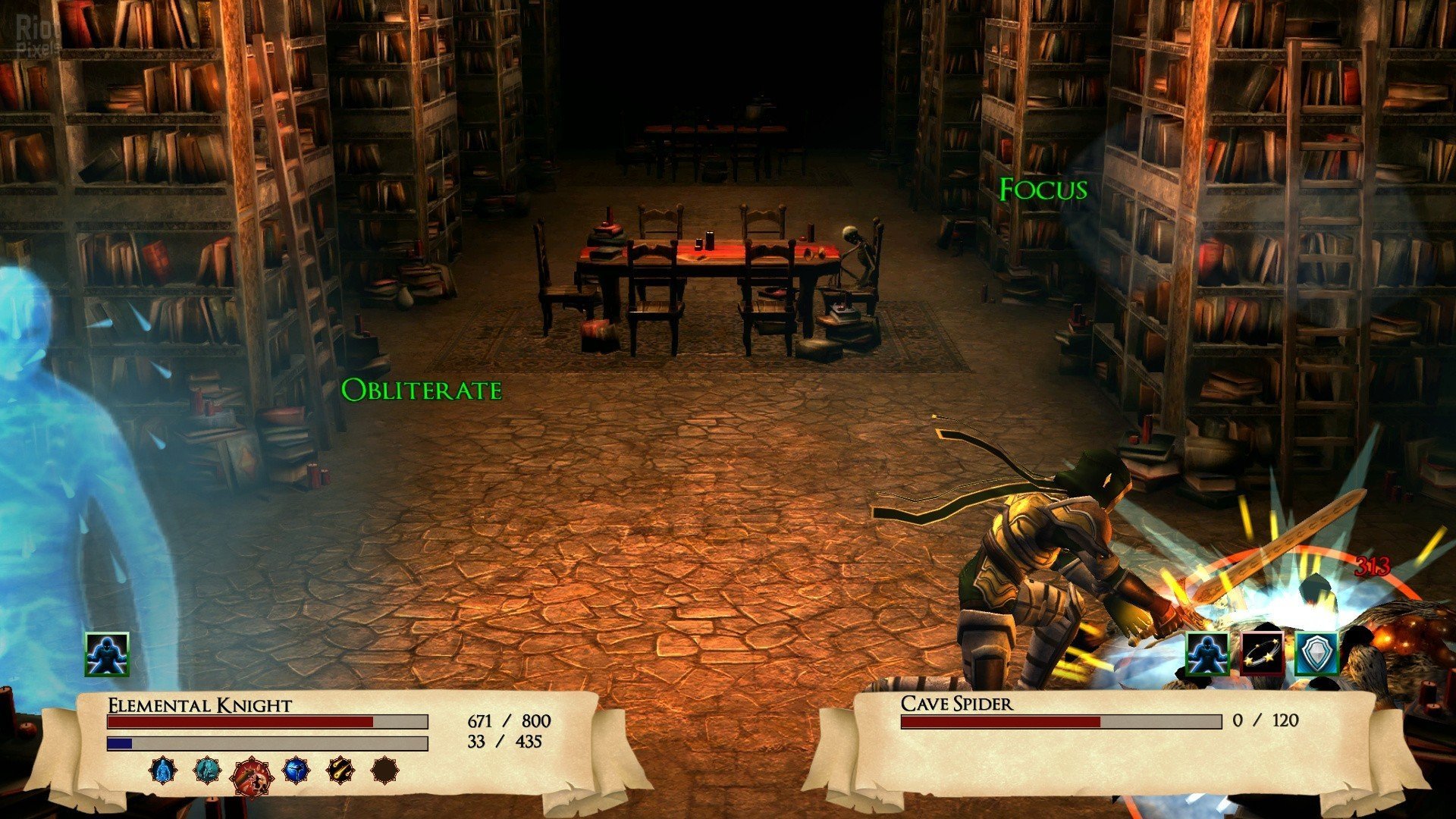
Task: Check the silver shield buff icon
Action: click(x=1316, y=654)
